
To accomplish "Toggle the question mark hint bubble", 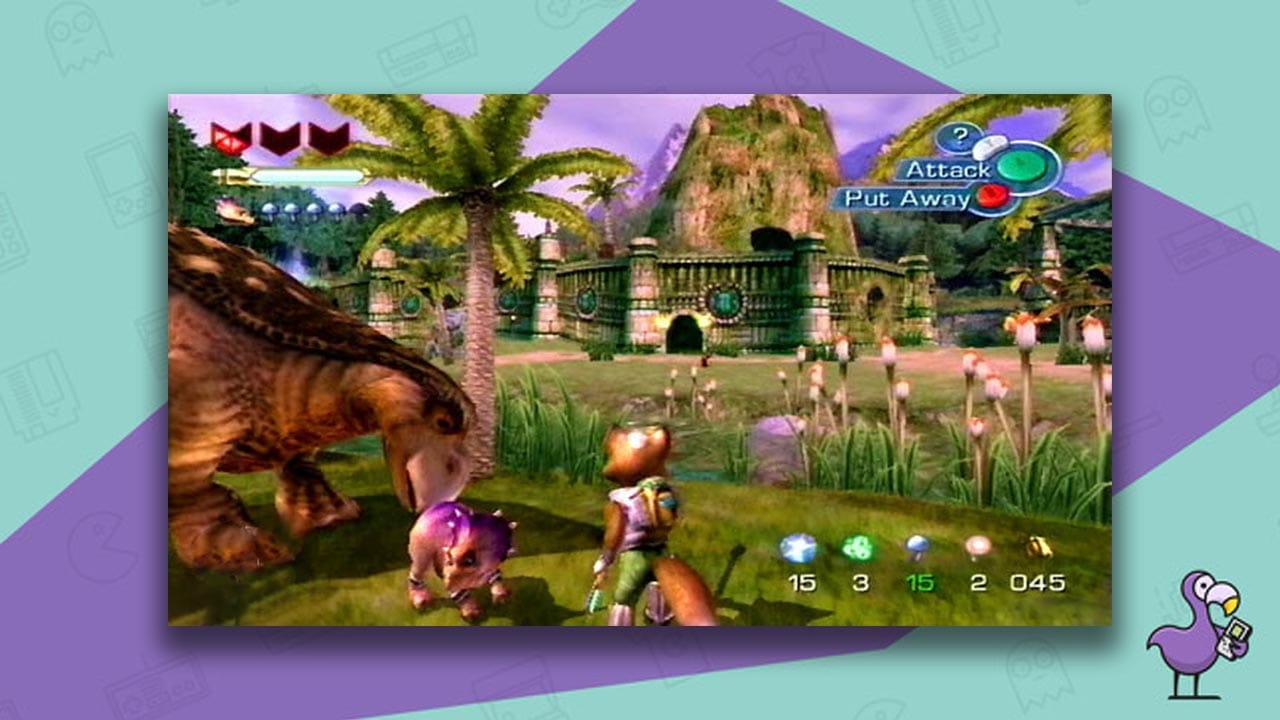I will point(960,136).
